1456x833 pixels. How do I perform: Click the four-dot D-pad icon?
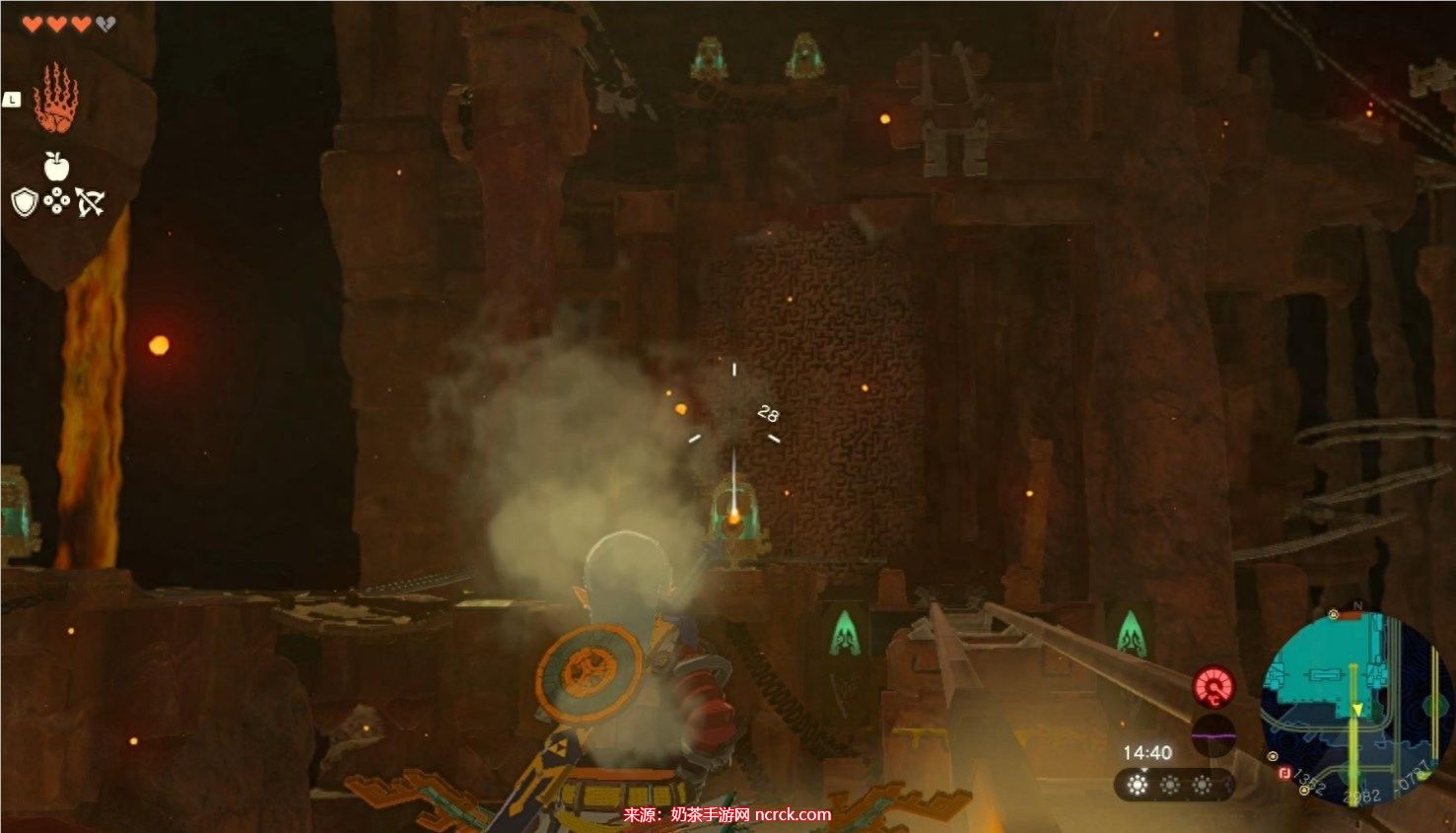(x=57, y=203)
